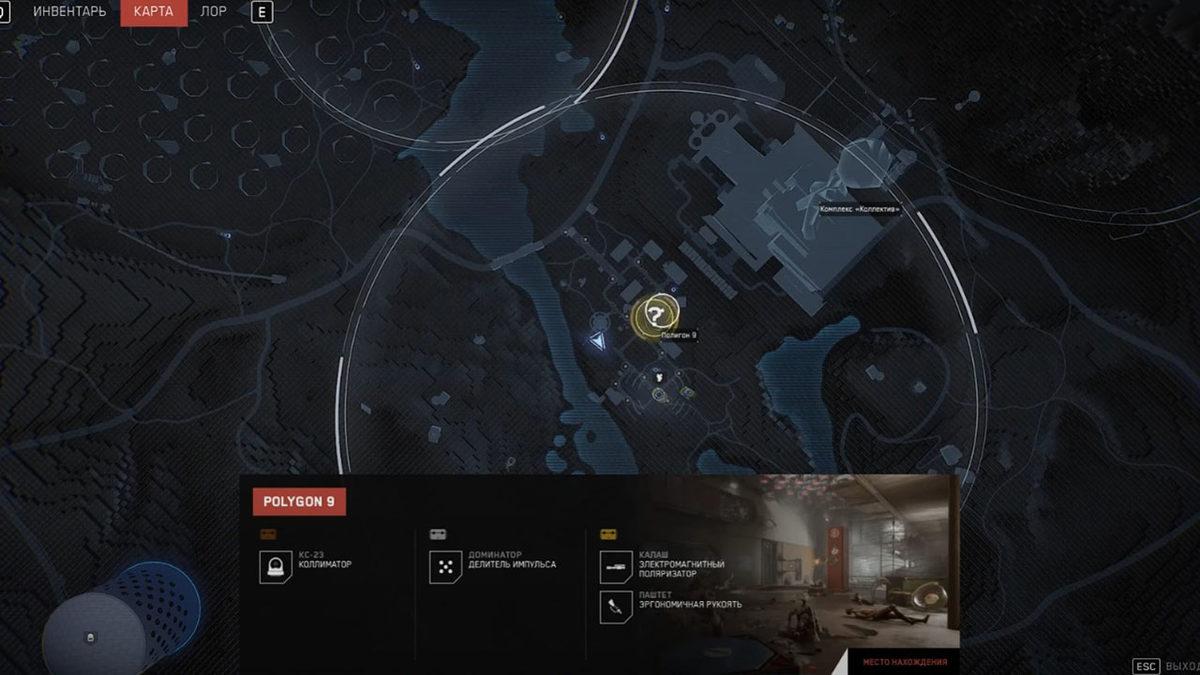This screenshot has width=1200, height=675.
Task: Click the Калаш Электромагнитный поляризатор icon
Action: pyautogui.click(x=613, y=567)
